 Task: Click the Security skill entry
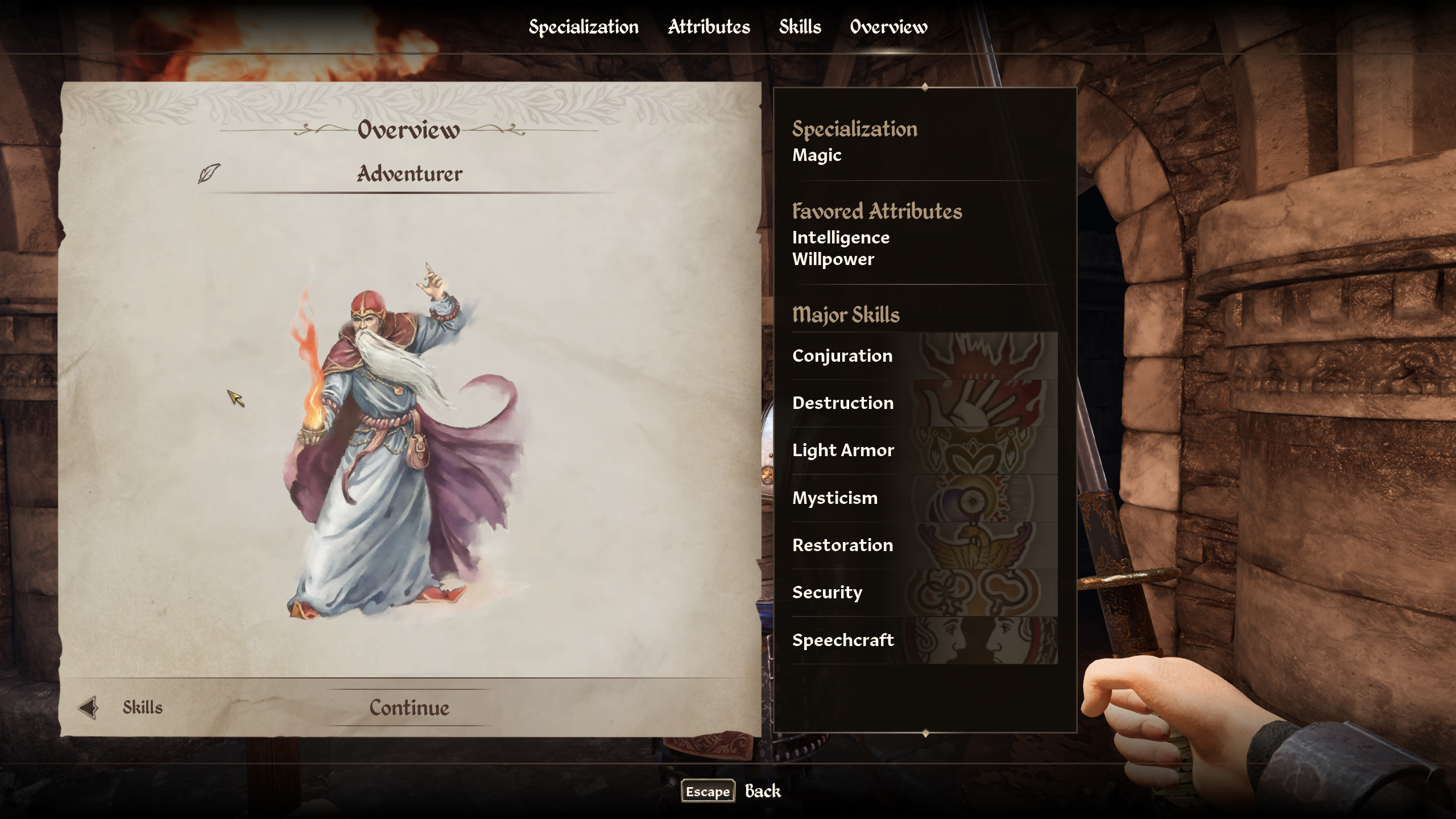[x=924, y=593]
